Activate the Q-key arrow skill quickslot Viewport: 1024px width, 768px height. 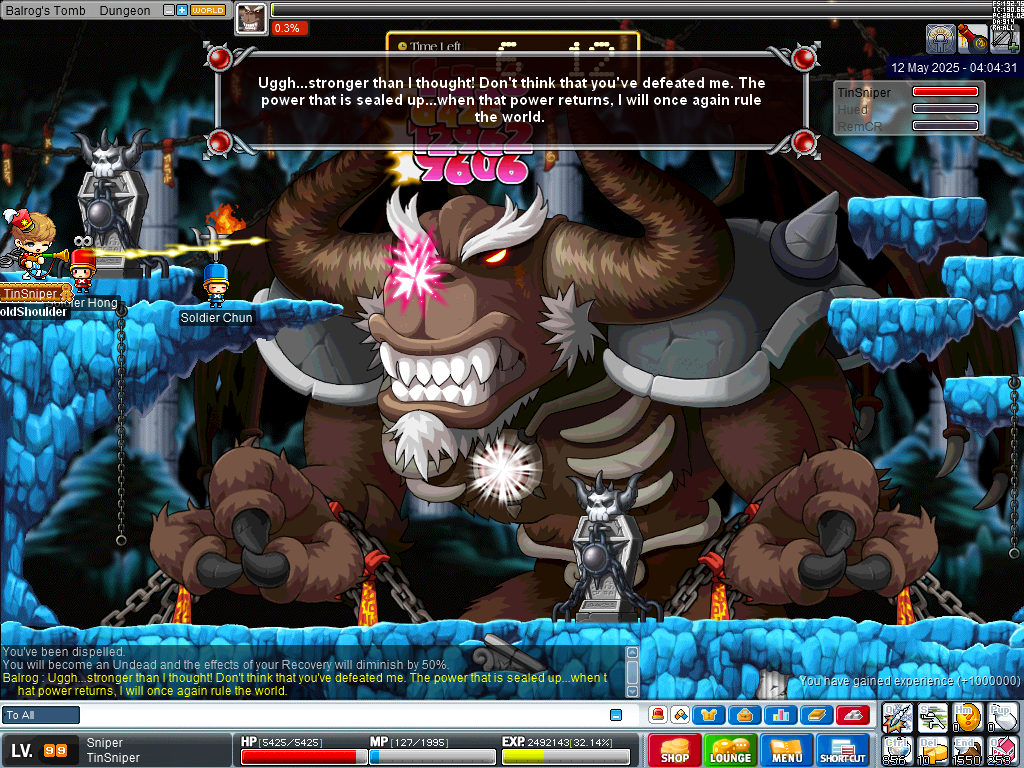(896, 716)
